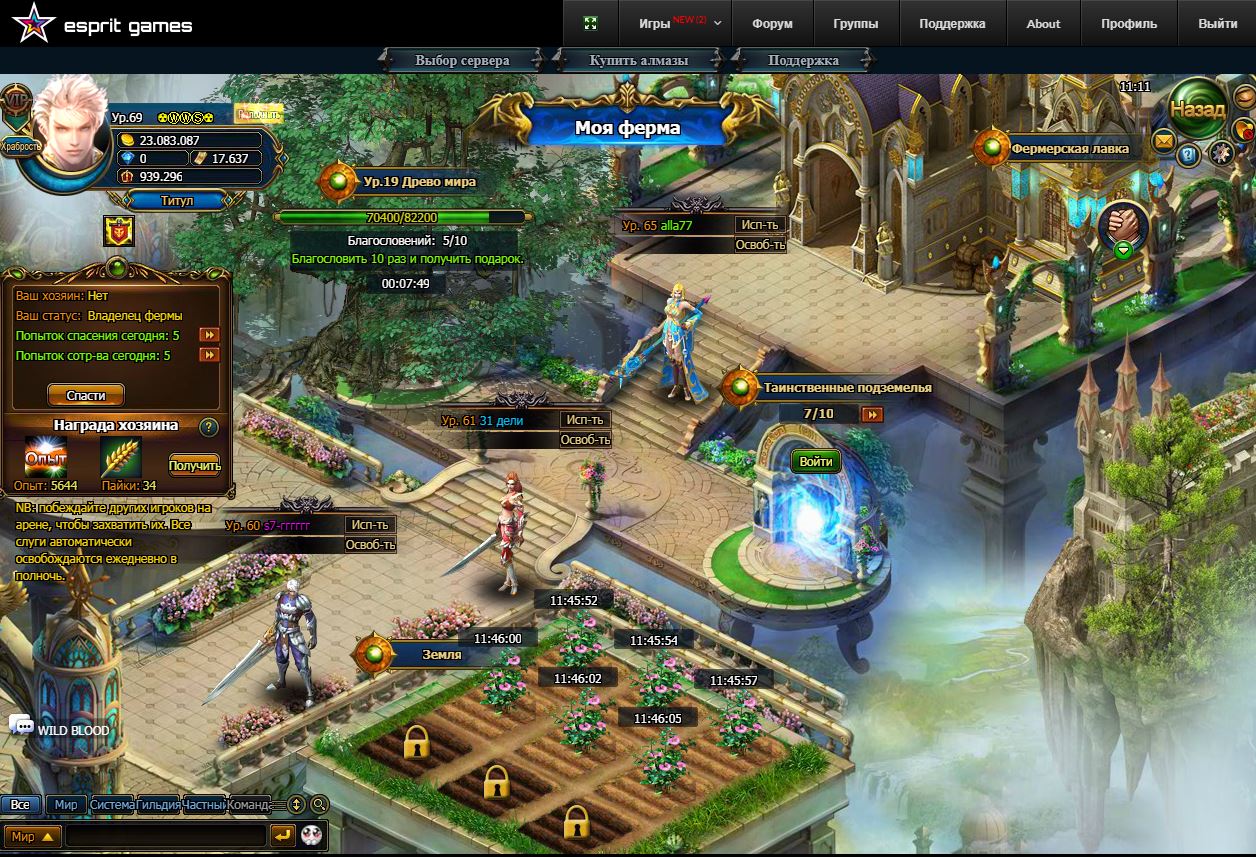Open Купить алмазы page
This screenshot has height=857, width=1256.
coord(639,60)
